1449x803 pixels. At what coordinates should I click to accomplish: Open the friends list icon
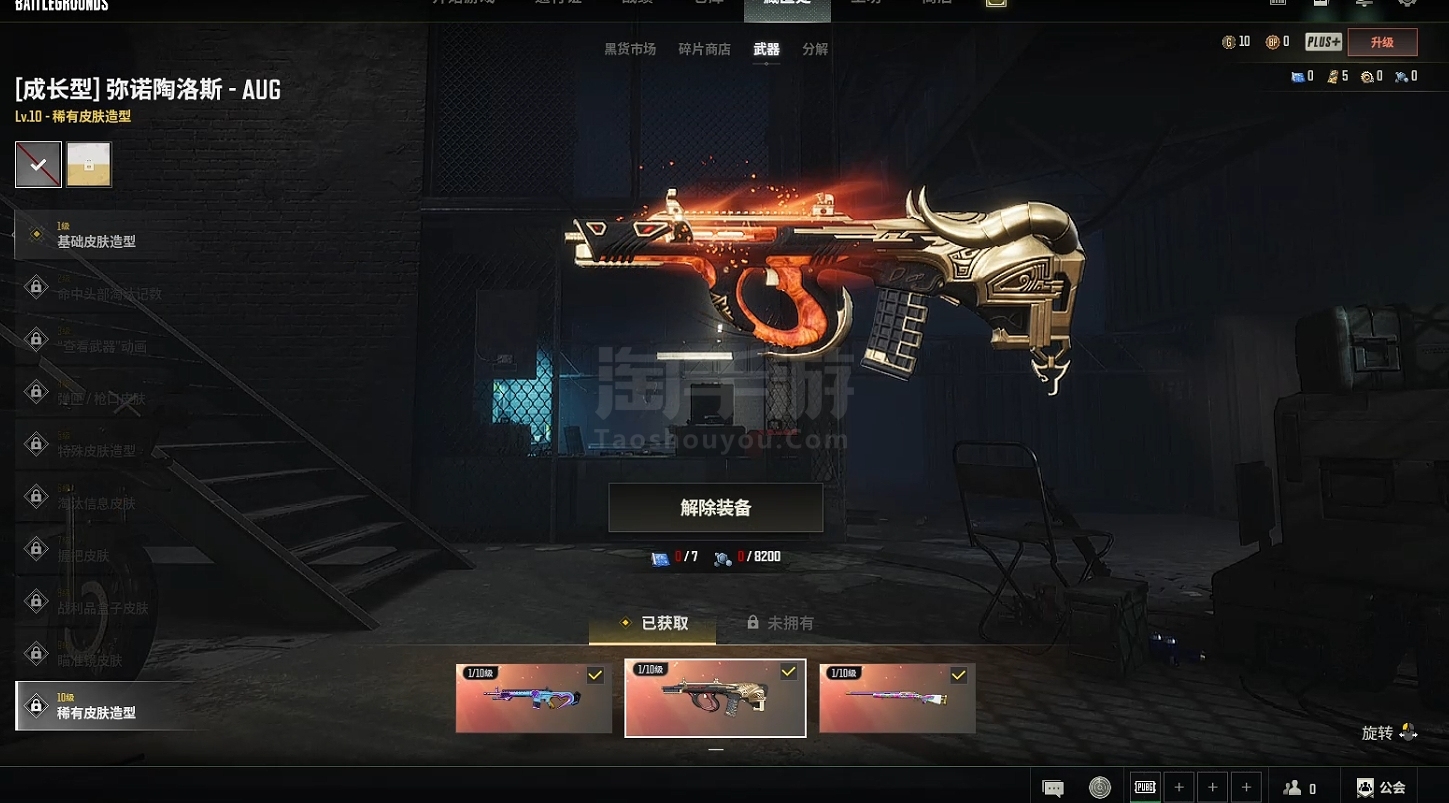1299,788
